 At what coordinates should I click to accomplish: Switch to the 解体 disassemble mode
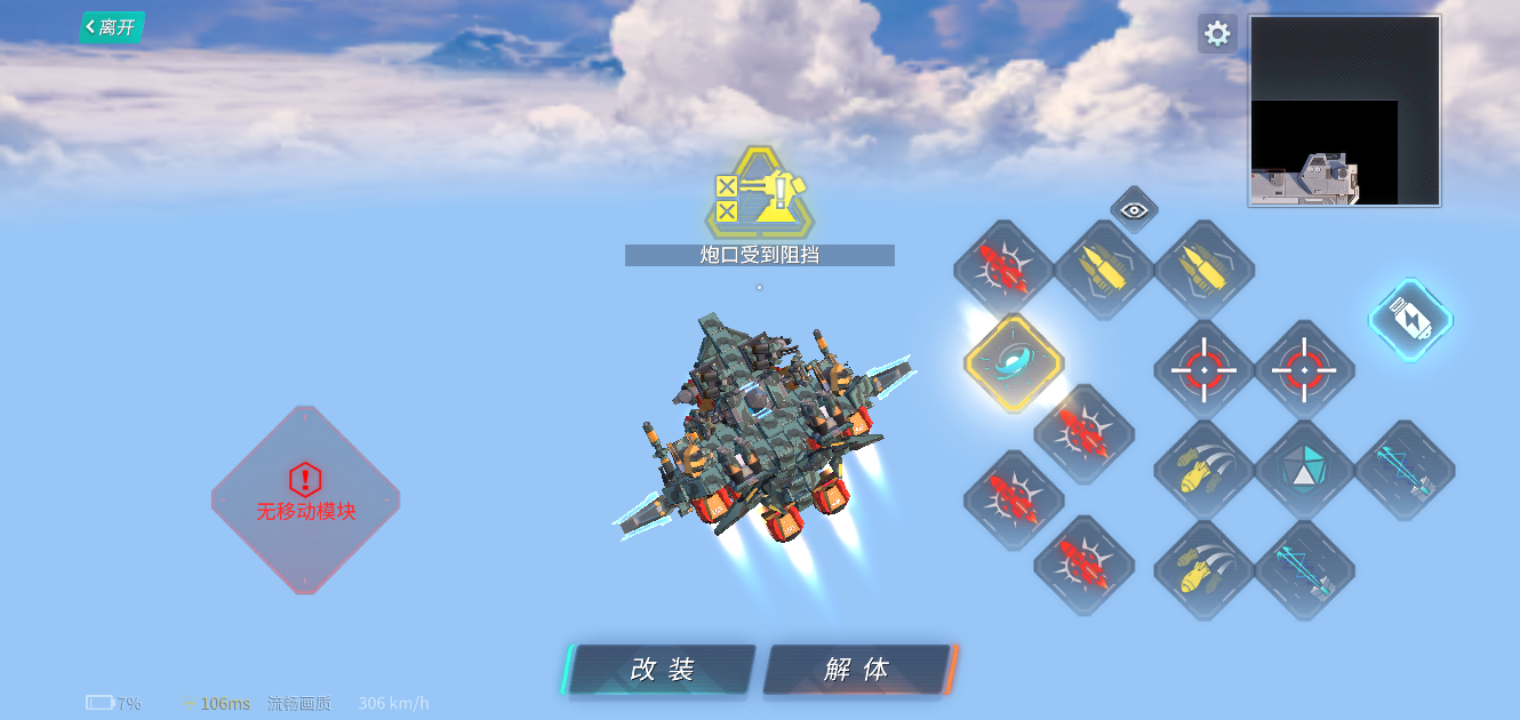(x=860, y=670)
